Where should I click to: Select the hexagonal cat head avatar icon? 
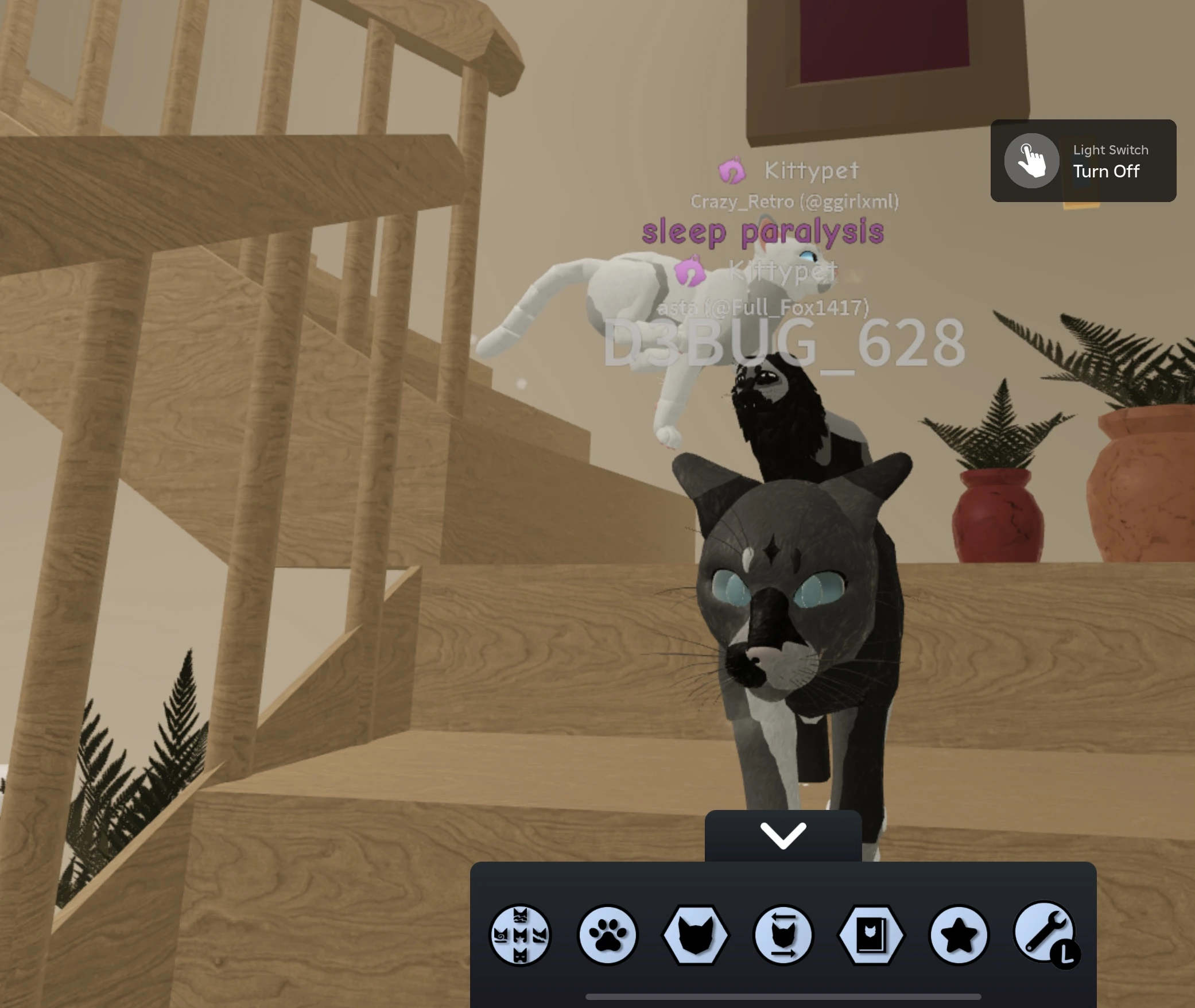pos(696,936)
